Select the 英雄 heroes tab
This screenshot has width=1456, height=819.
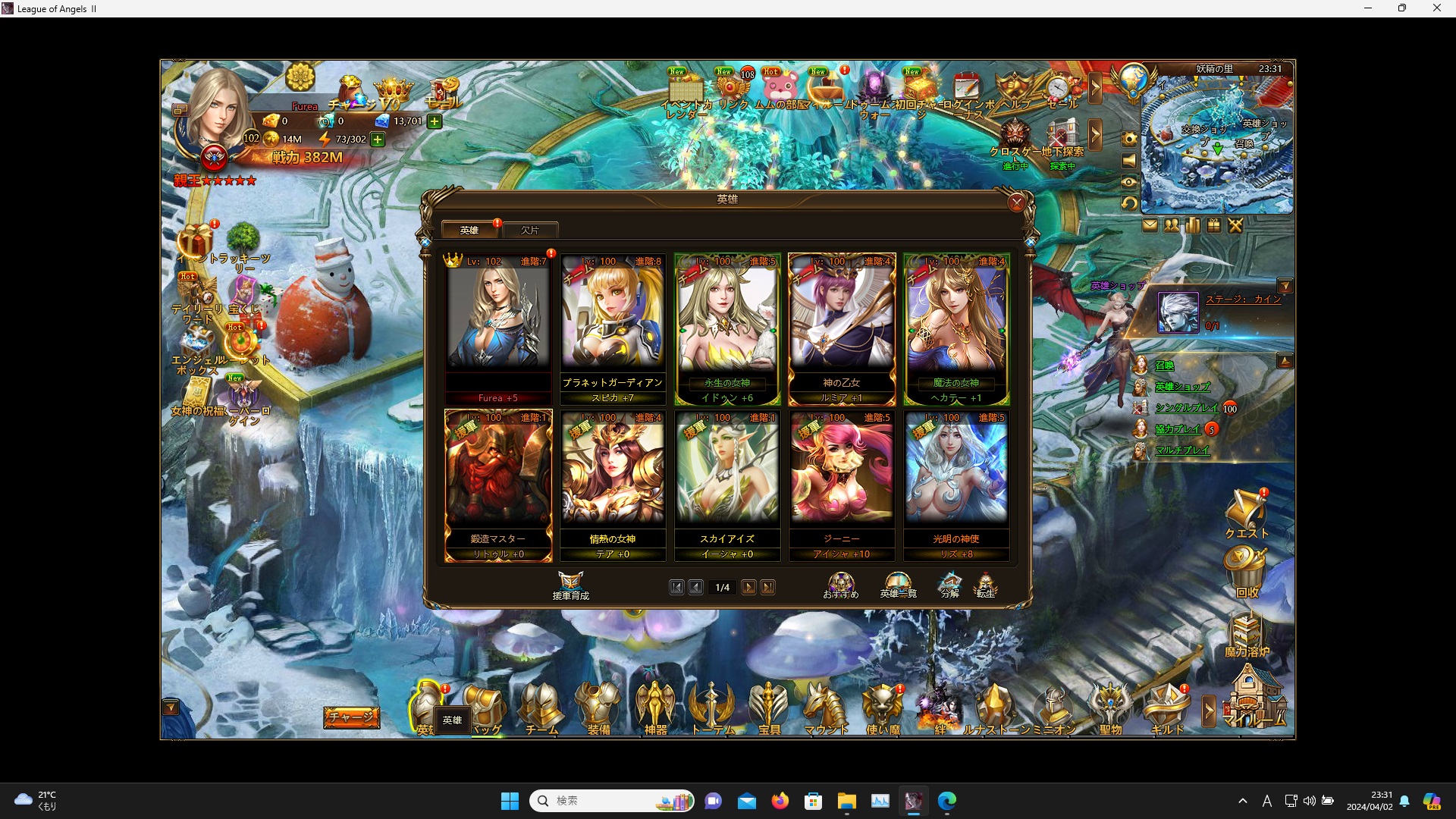pos(469,229)
